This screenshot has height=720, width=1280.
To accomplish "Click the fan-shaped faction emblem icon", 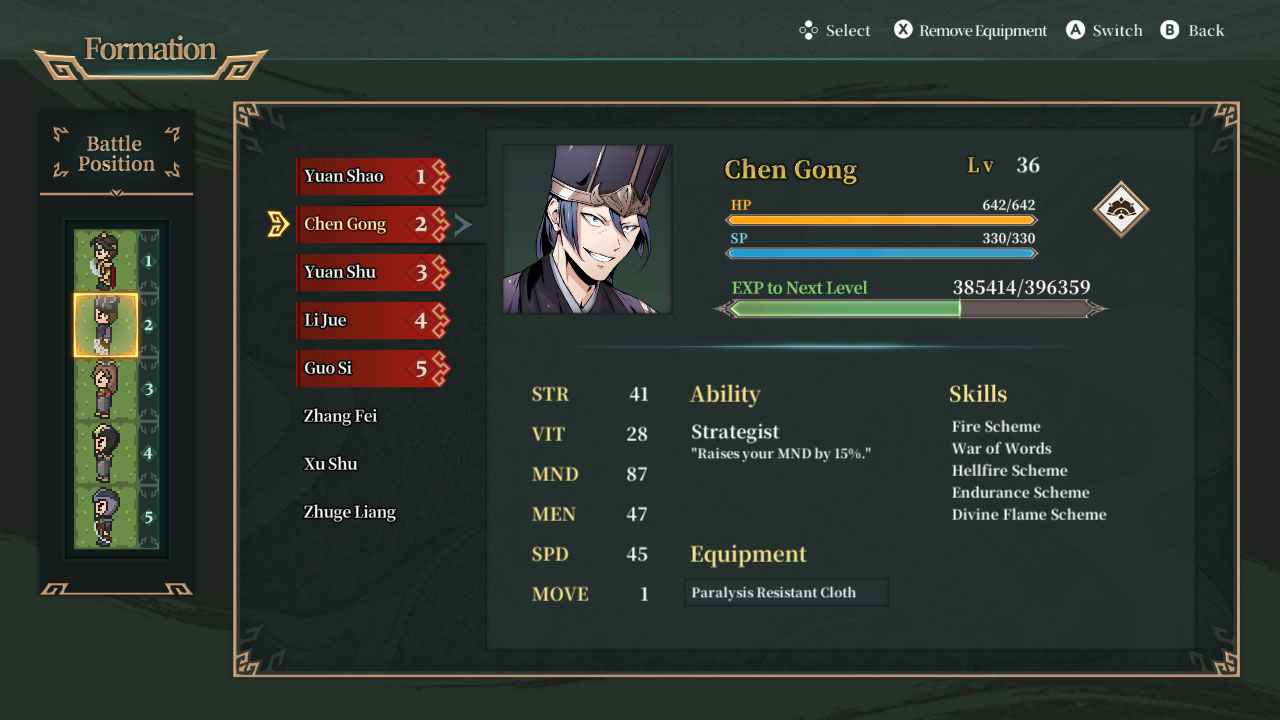I will point(1122,210).
